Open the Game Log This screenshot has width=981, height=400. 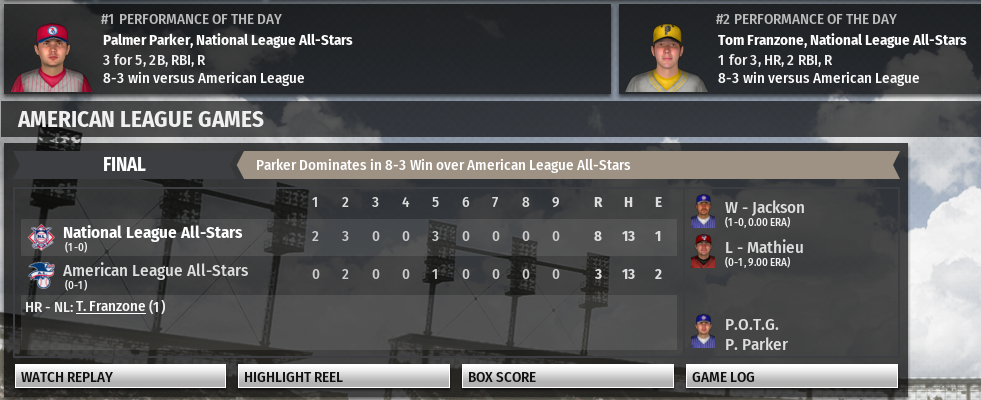tap(792, 377)
